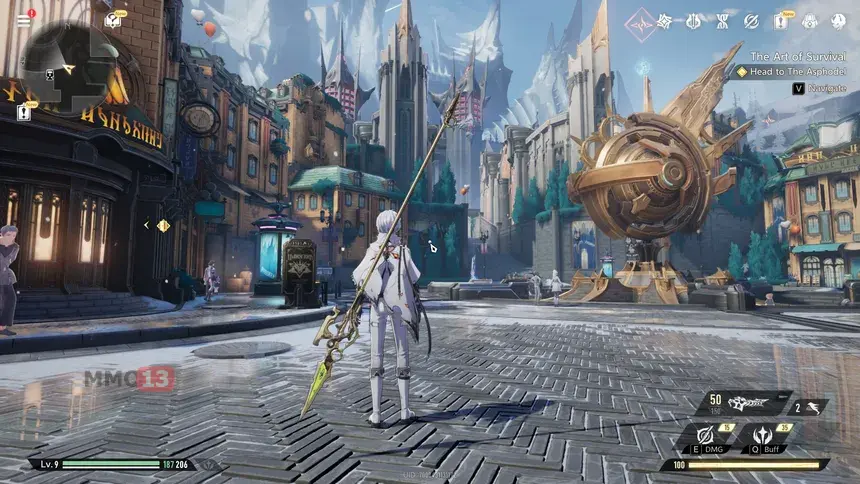860x484 pixels.
Task: Open the exclamation document icon tagged New
Action: pos(780,21)
